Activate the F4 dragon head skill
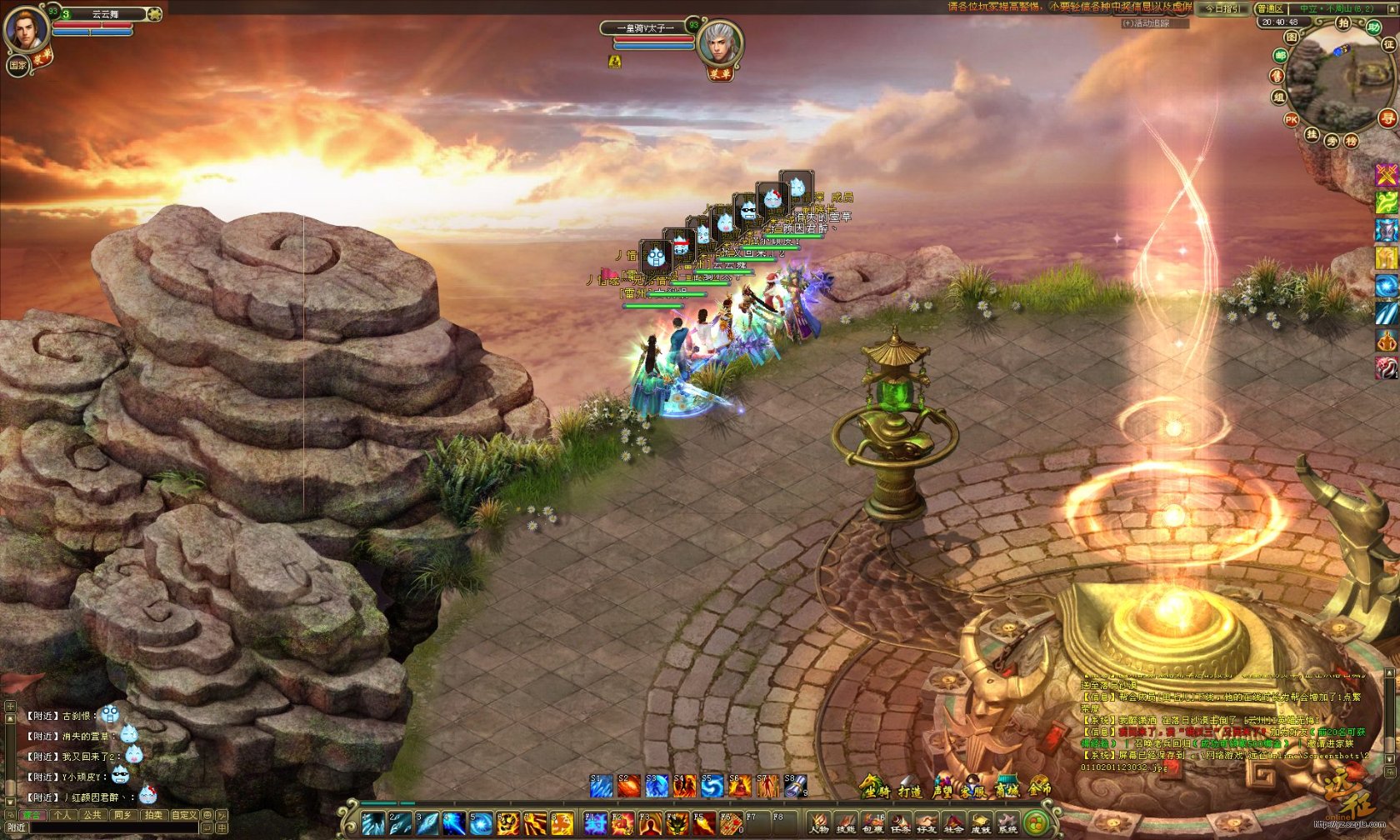Image resolution: width=1400 pixels, height=840 pixels. [x=676, y=824]
